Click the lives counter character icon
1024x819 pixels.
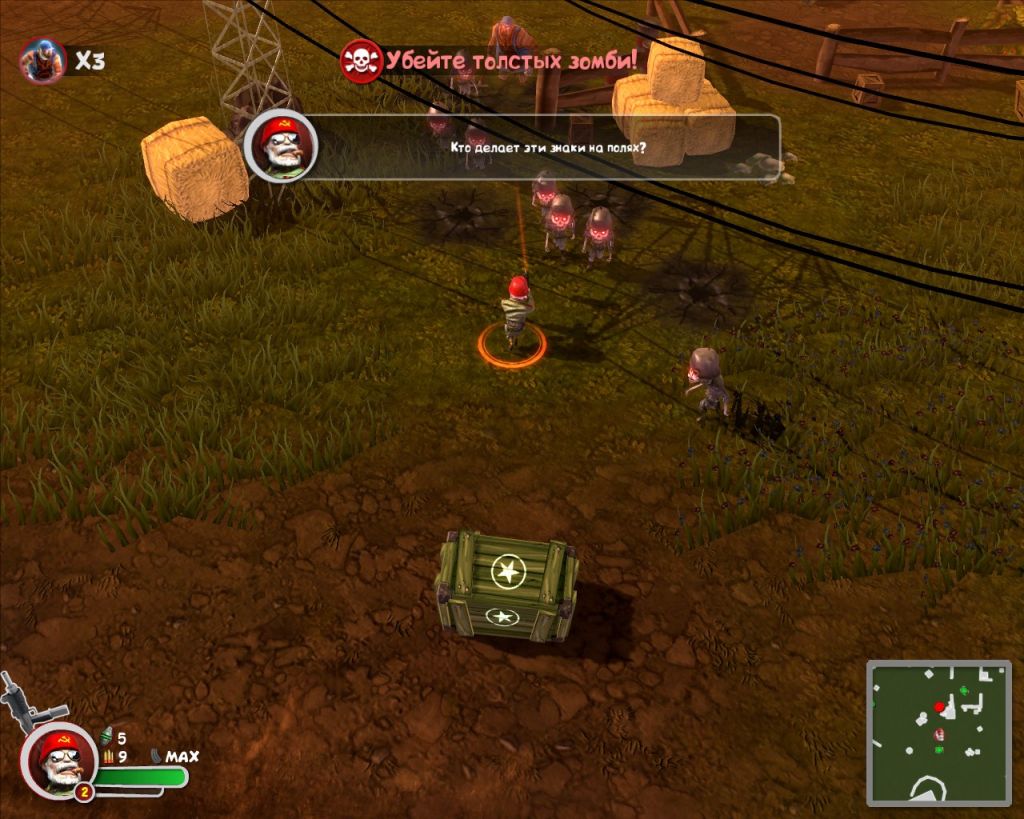(42, 60)
